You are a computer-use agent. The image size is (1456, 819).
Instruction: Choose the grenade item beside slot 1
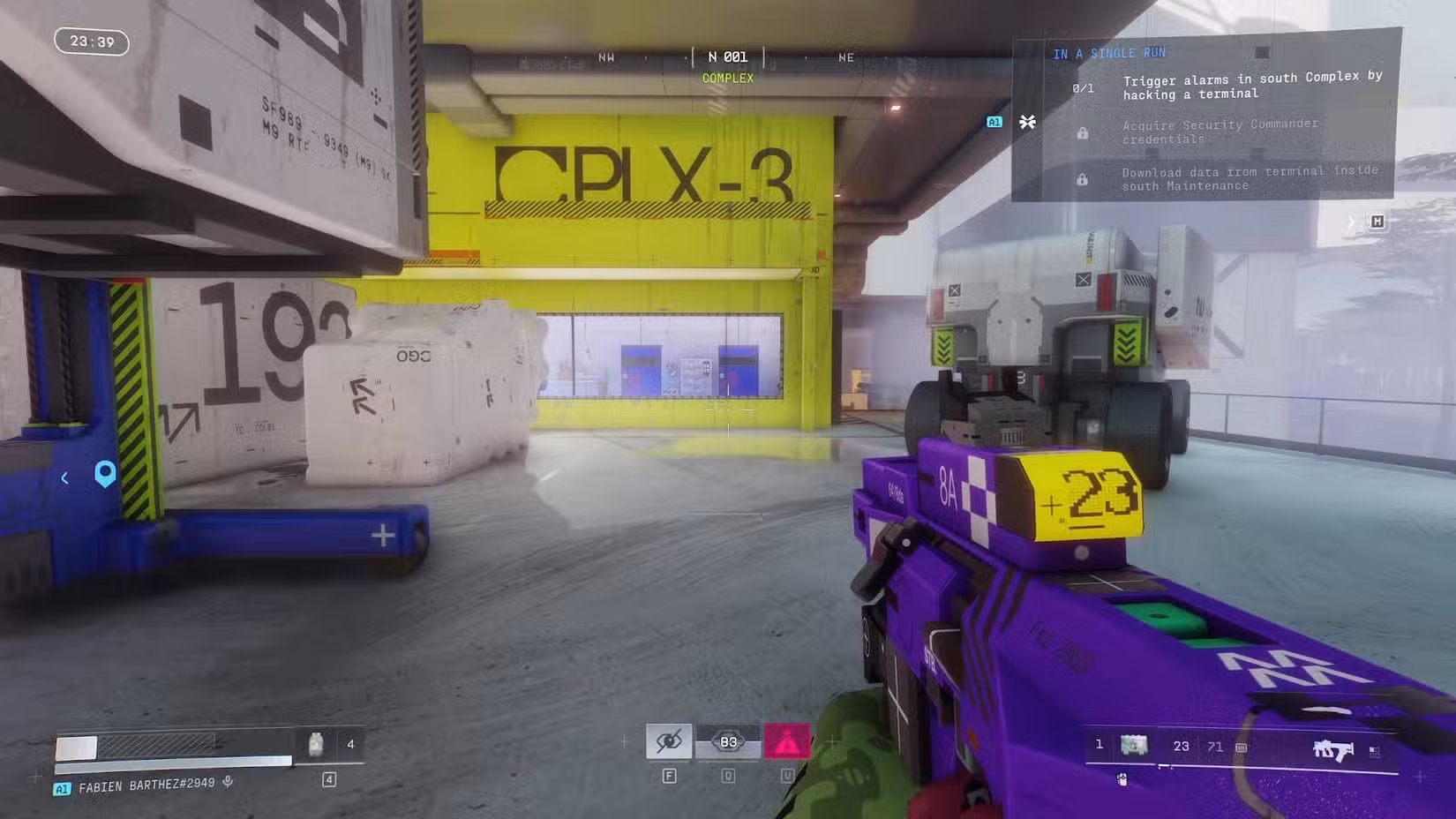tap(1134, 746)
